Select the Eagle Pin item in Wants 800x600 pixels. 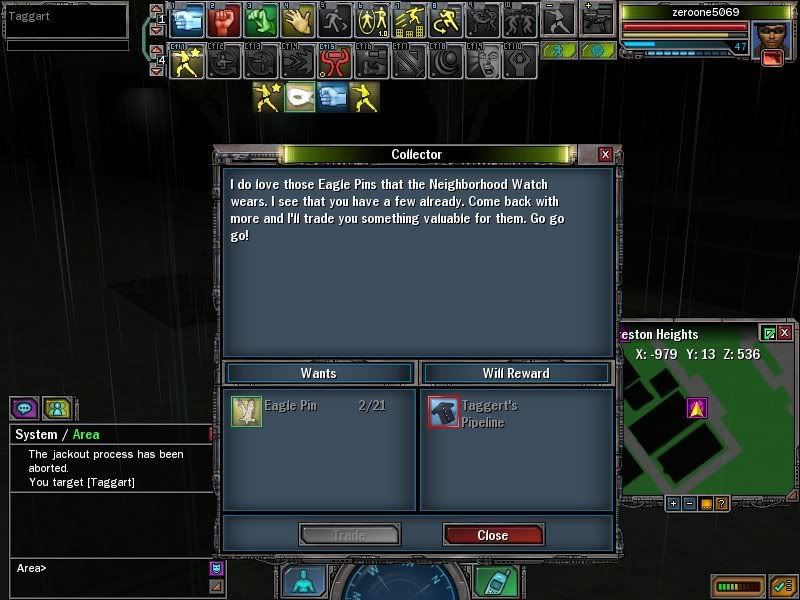[246, 411]
